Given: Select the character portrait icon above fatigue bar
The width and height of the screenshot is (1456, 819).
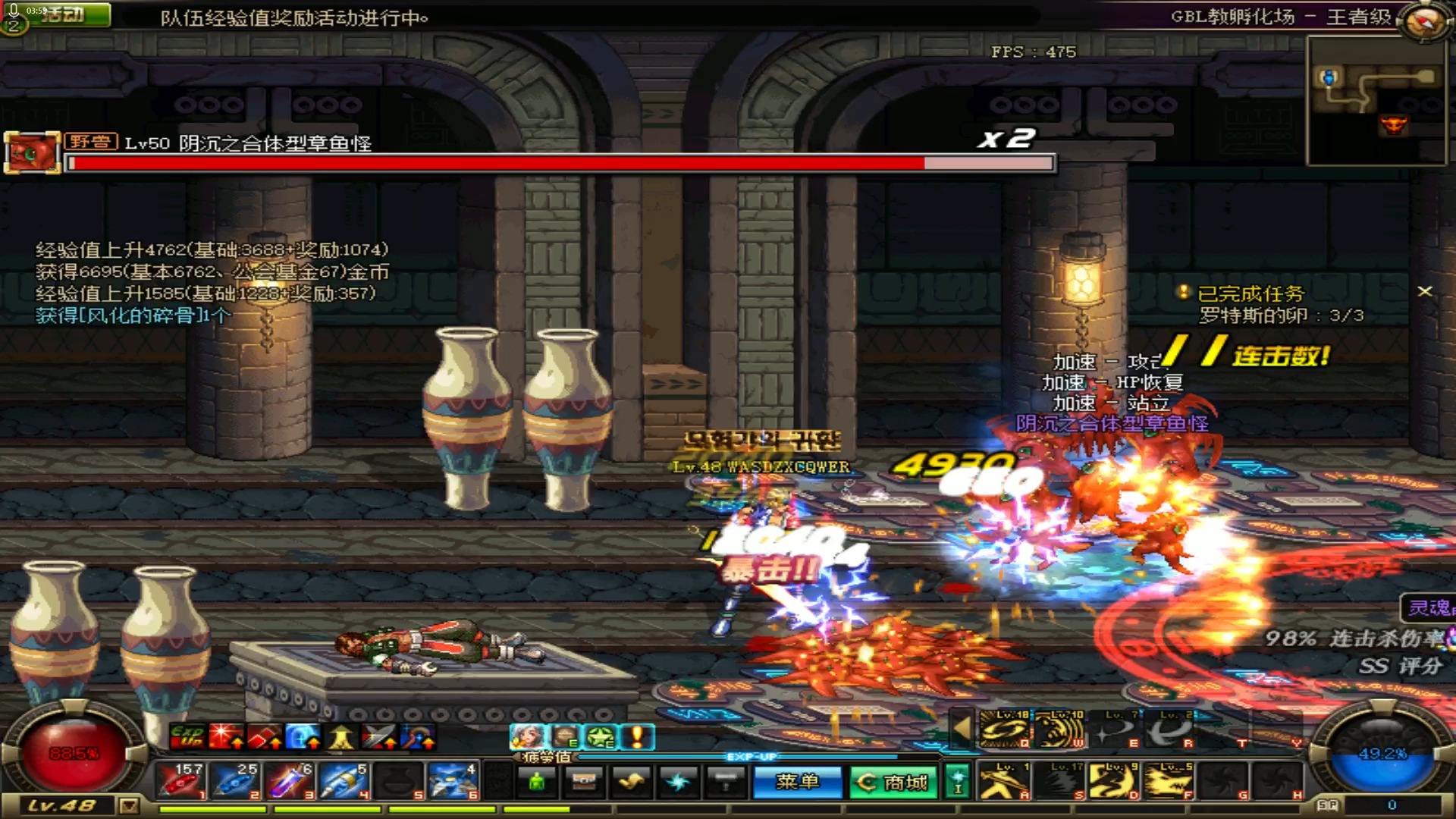Looking at the screenshot, I should tap(526, 736).
